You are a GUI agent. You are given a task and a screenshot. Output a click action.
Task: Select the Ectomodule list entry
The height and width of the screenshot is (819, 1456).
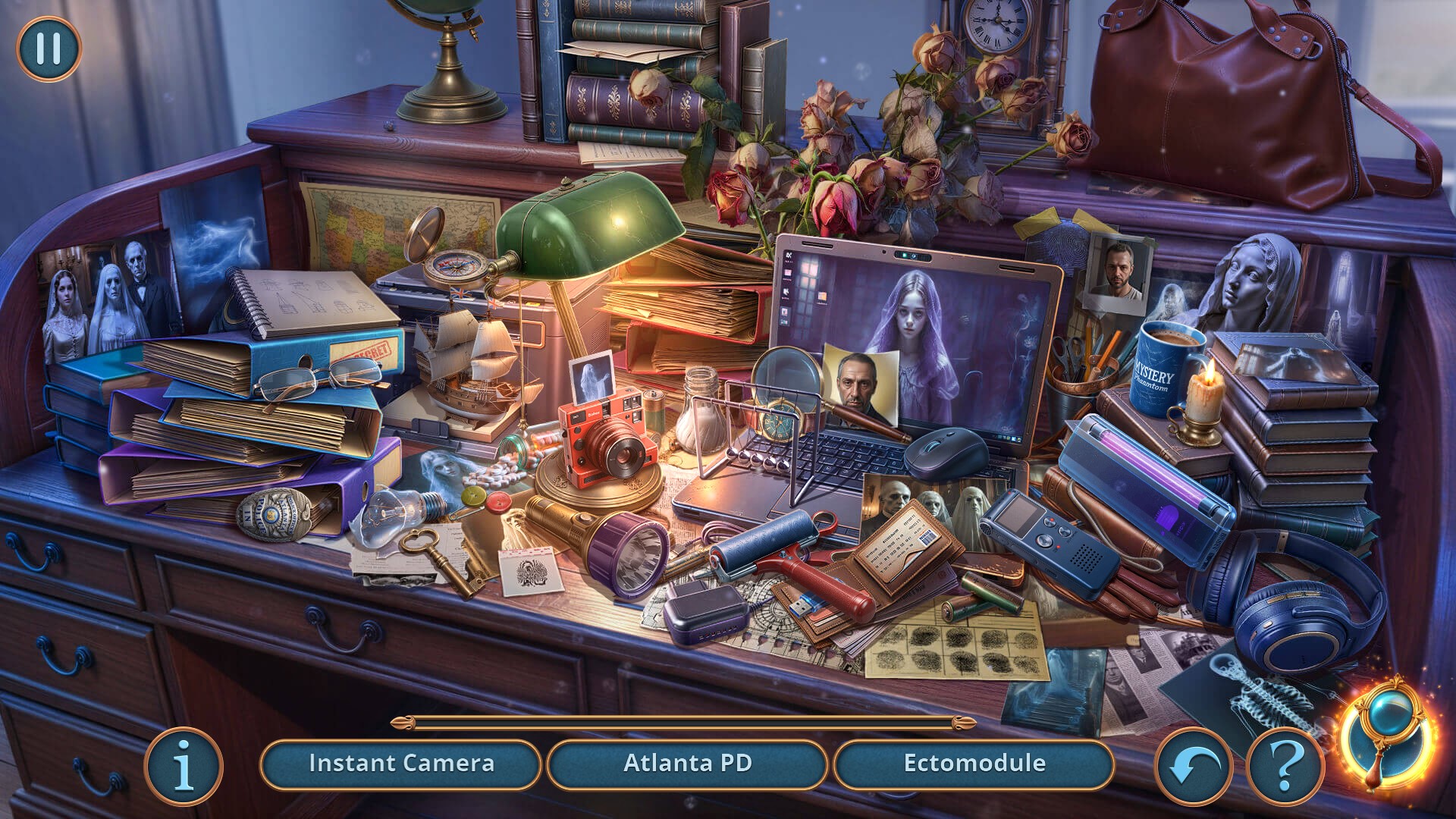(974, 764)
